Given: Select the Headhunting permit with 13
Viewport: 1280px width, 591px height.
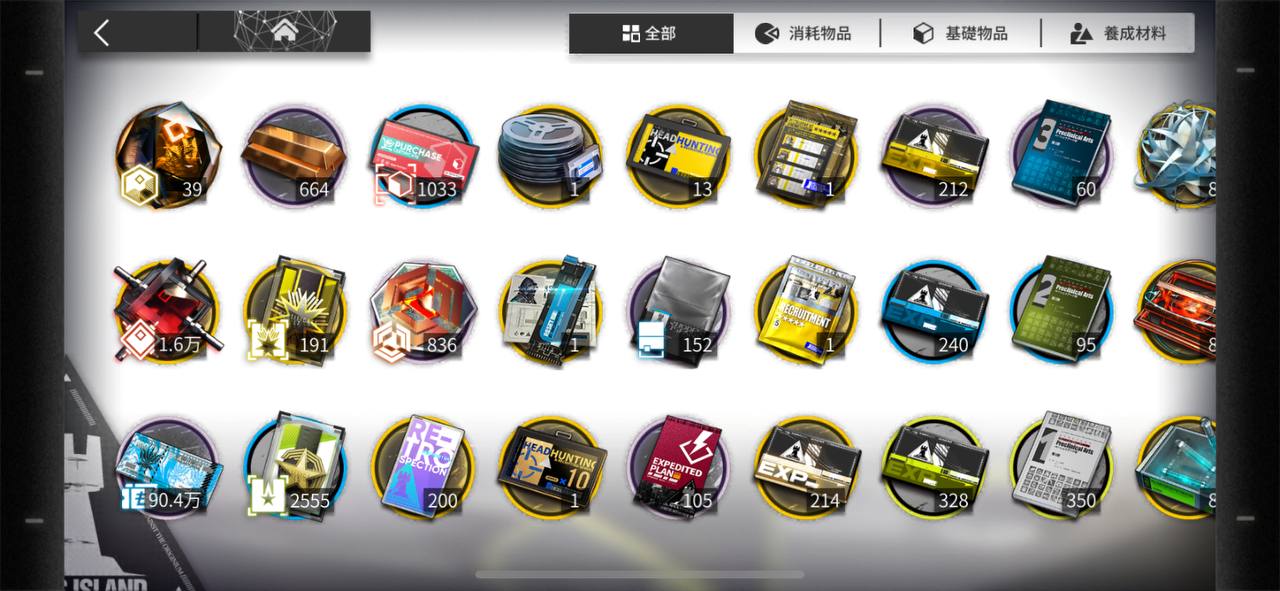Looking at the screenshot, I should (x=678, y=157).
